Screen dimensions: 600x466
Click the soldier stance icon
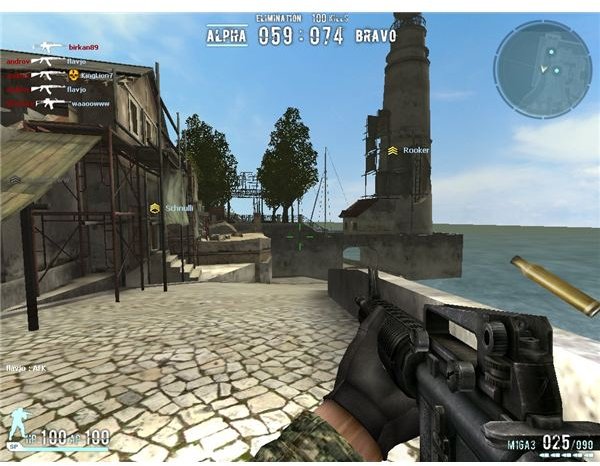pyautogui.click(x=17, y=423)
